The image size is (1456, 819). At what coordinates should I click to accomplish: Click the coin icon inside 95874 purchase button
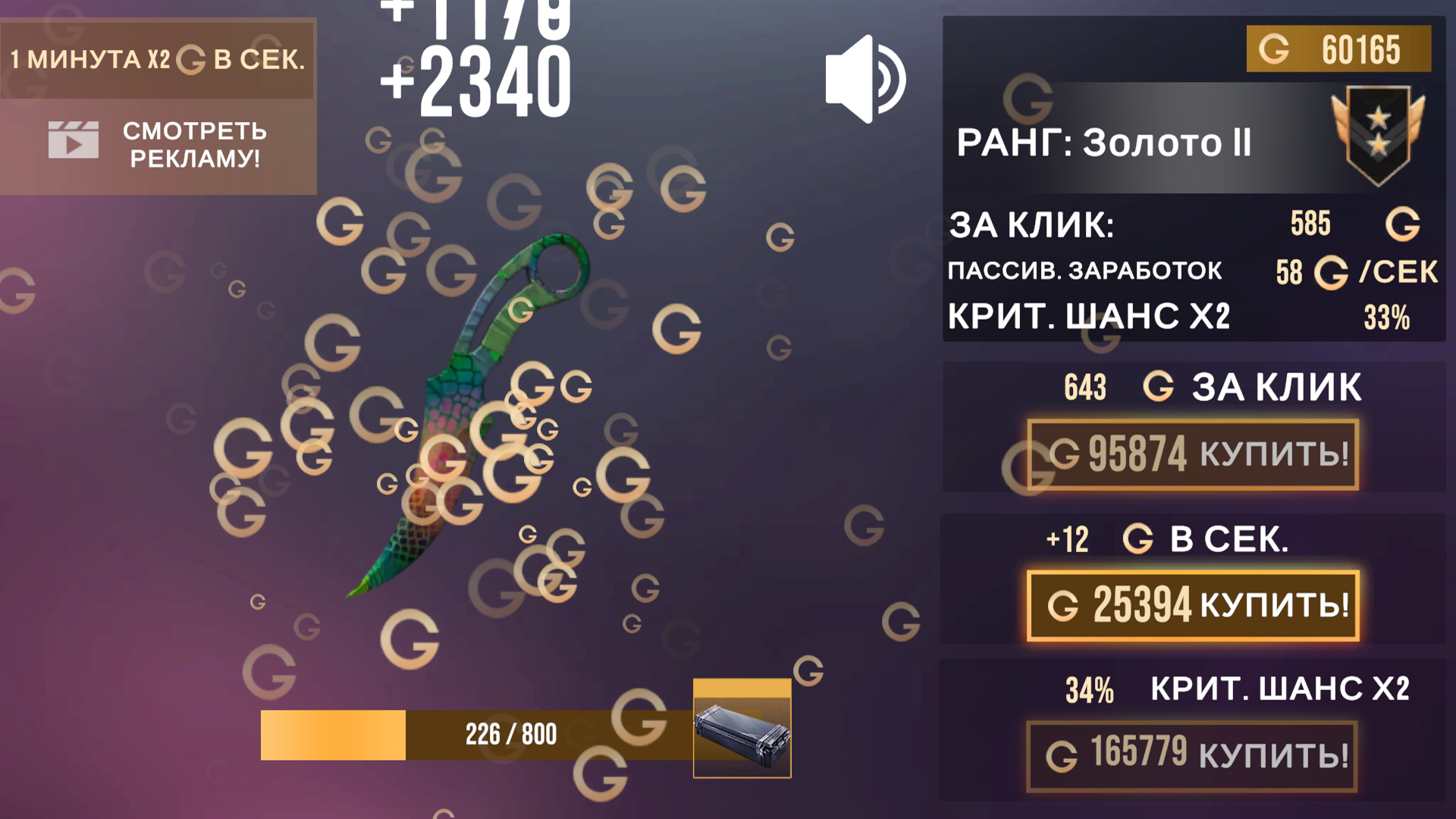pyautogui.click(x=1065, y=453)
